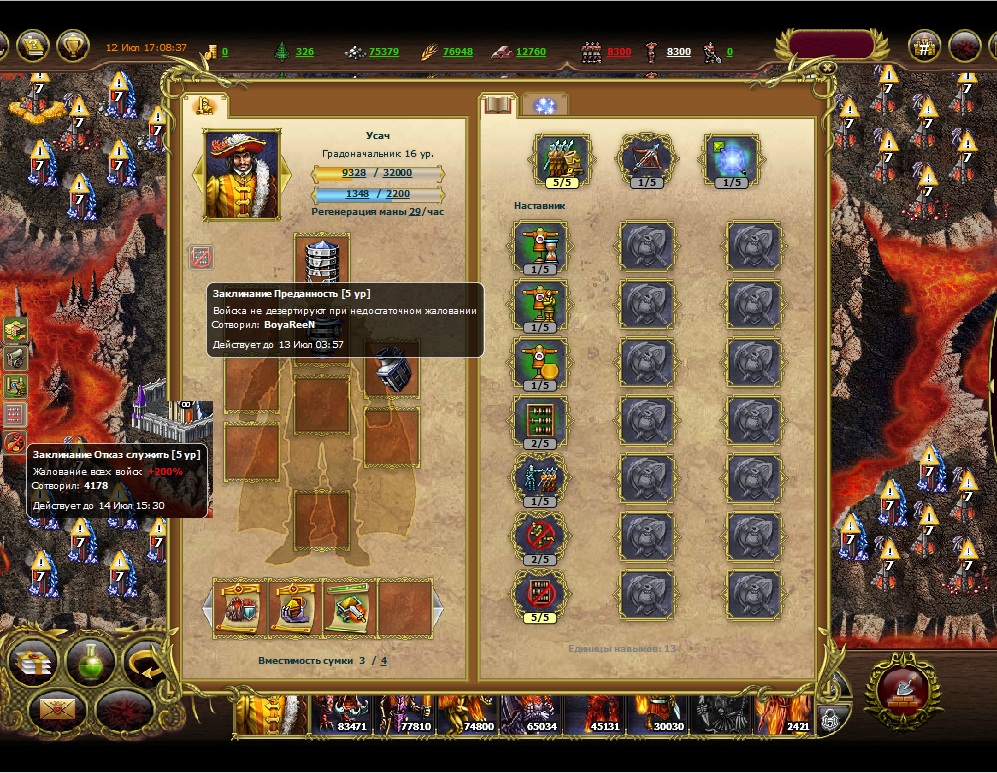Click the abacus skill rated 2/5
The width and height of the screenshot is (997, 773).
[x=540, y=419]
